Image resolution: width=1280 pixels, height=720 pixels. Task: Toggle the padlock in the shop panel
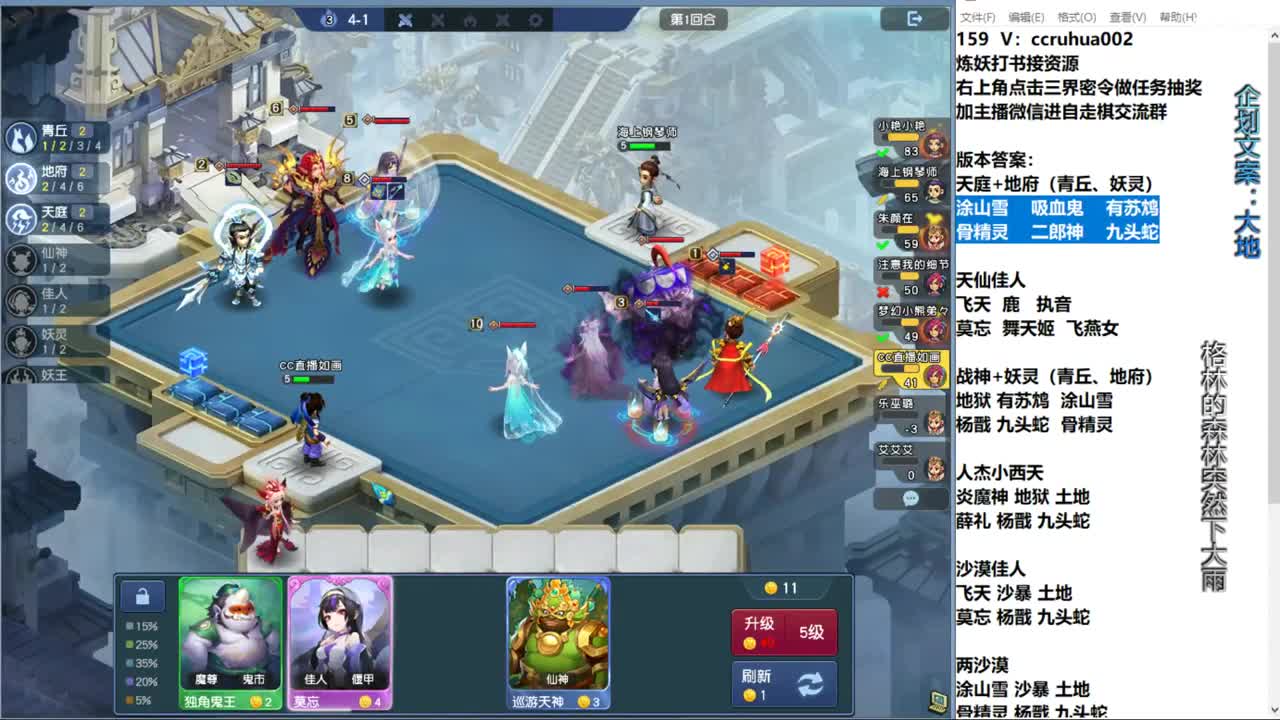[x=141, y=595]
